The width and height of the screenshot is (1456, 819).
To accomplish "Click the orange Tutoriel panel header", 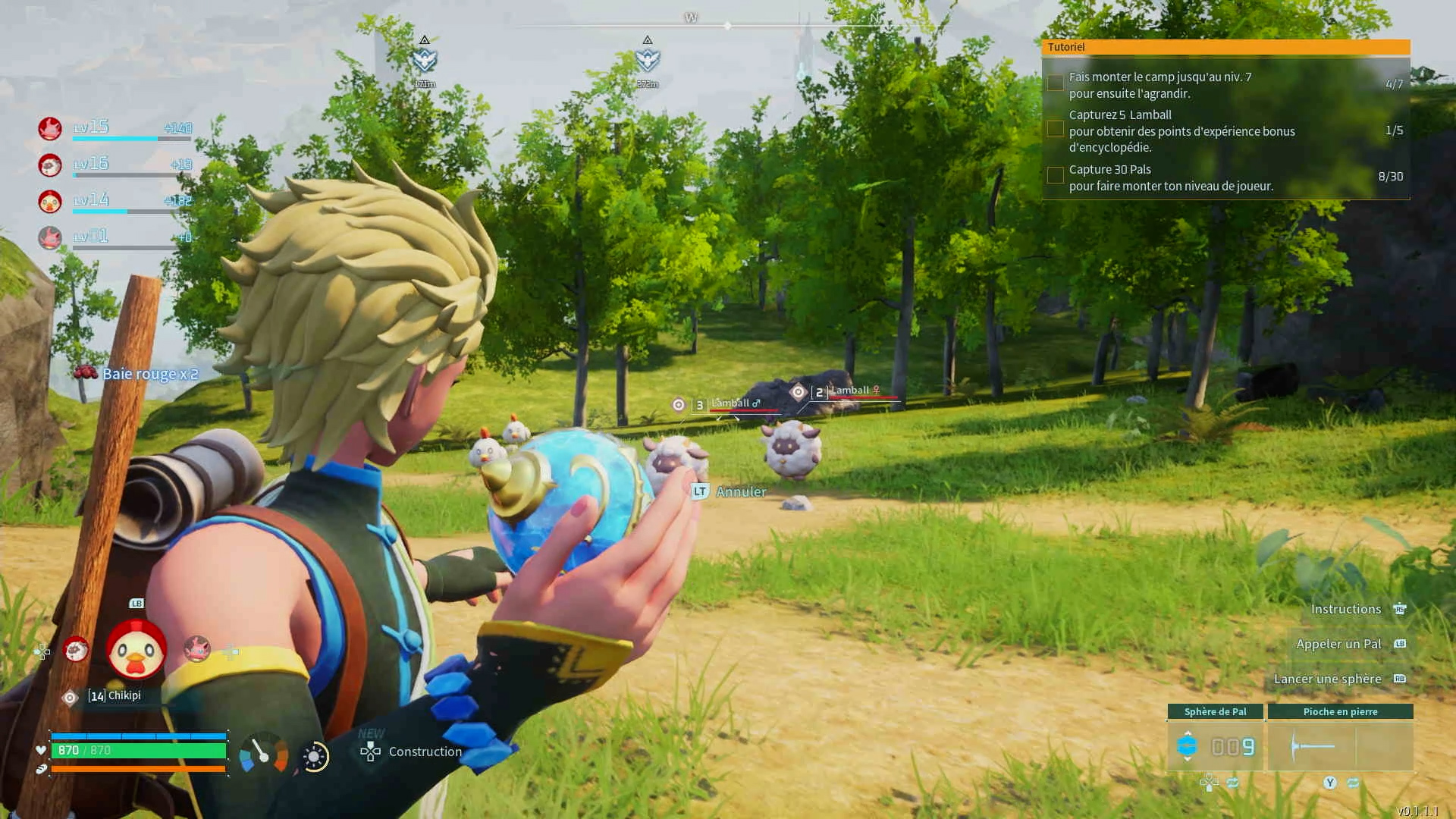I will [1225, 47].
